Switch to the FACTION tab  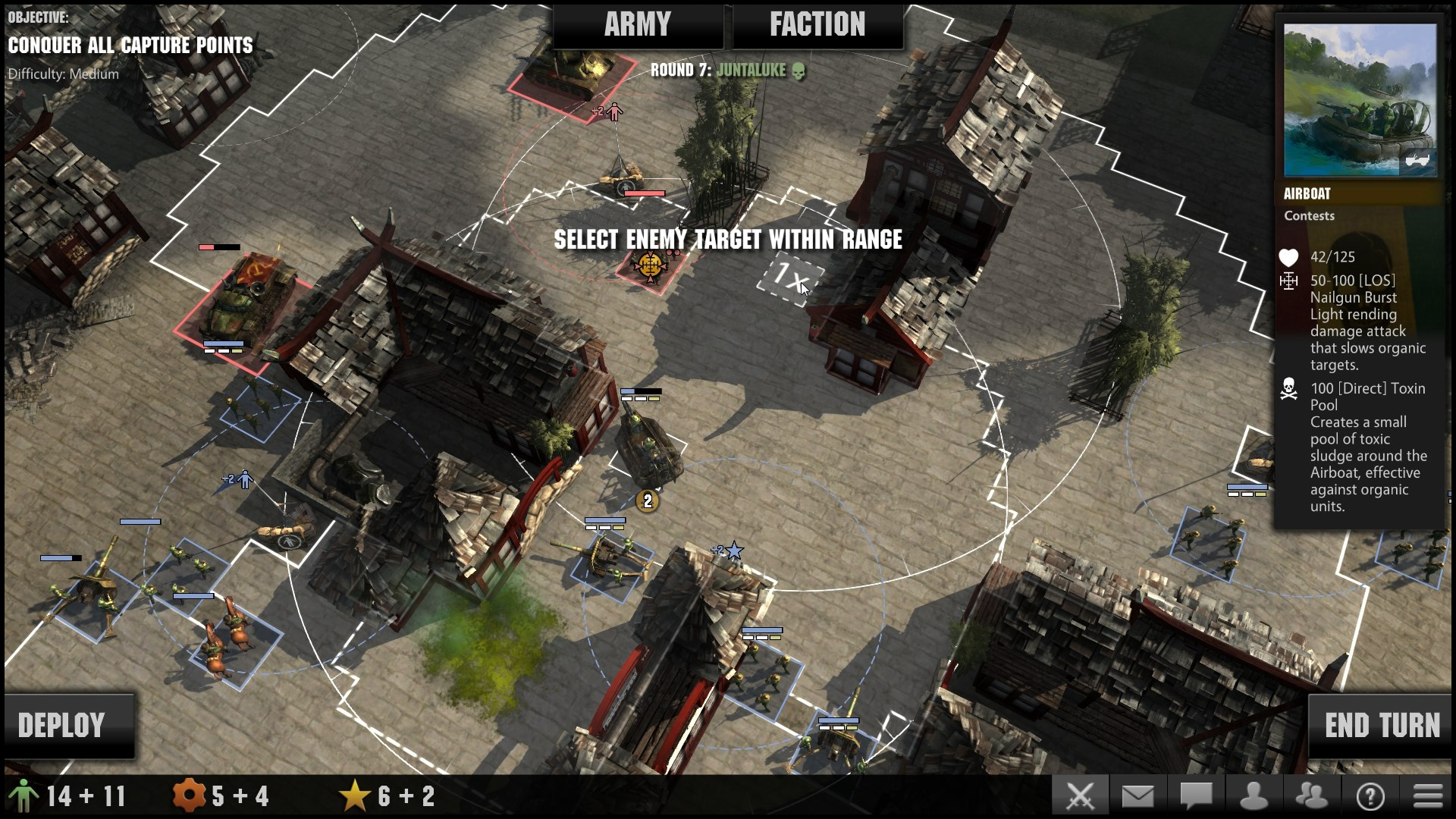817,24
